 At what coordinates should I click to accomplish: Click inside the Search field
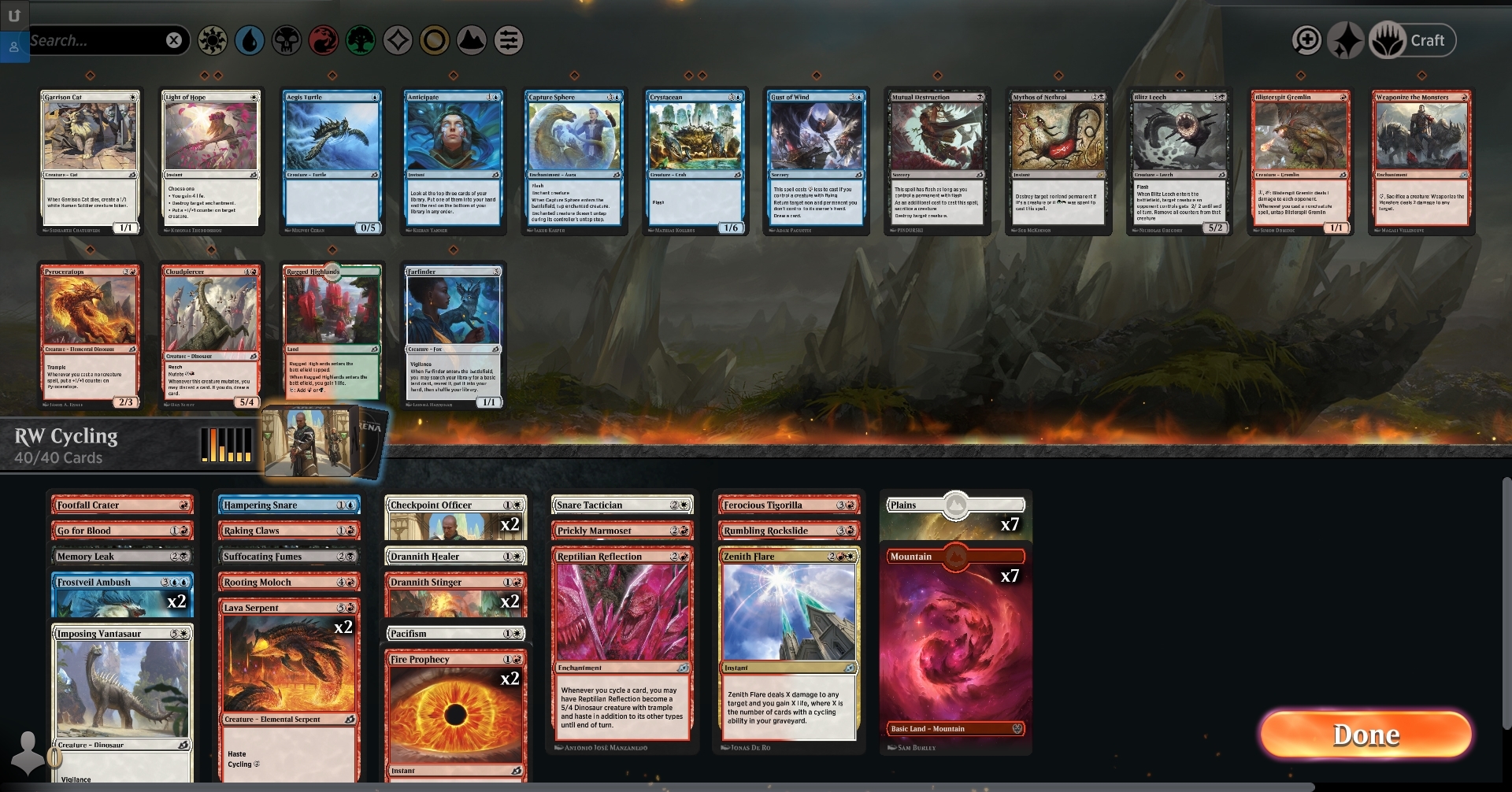[x=94, y=40]
